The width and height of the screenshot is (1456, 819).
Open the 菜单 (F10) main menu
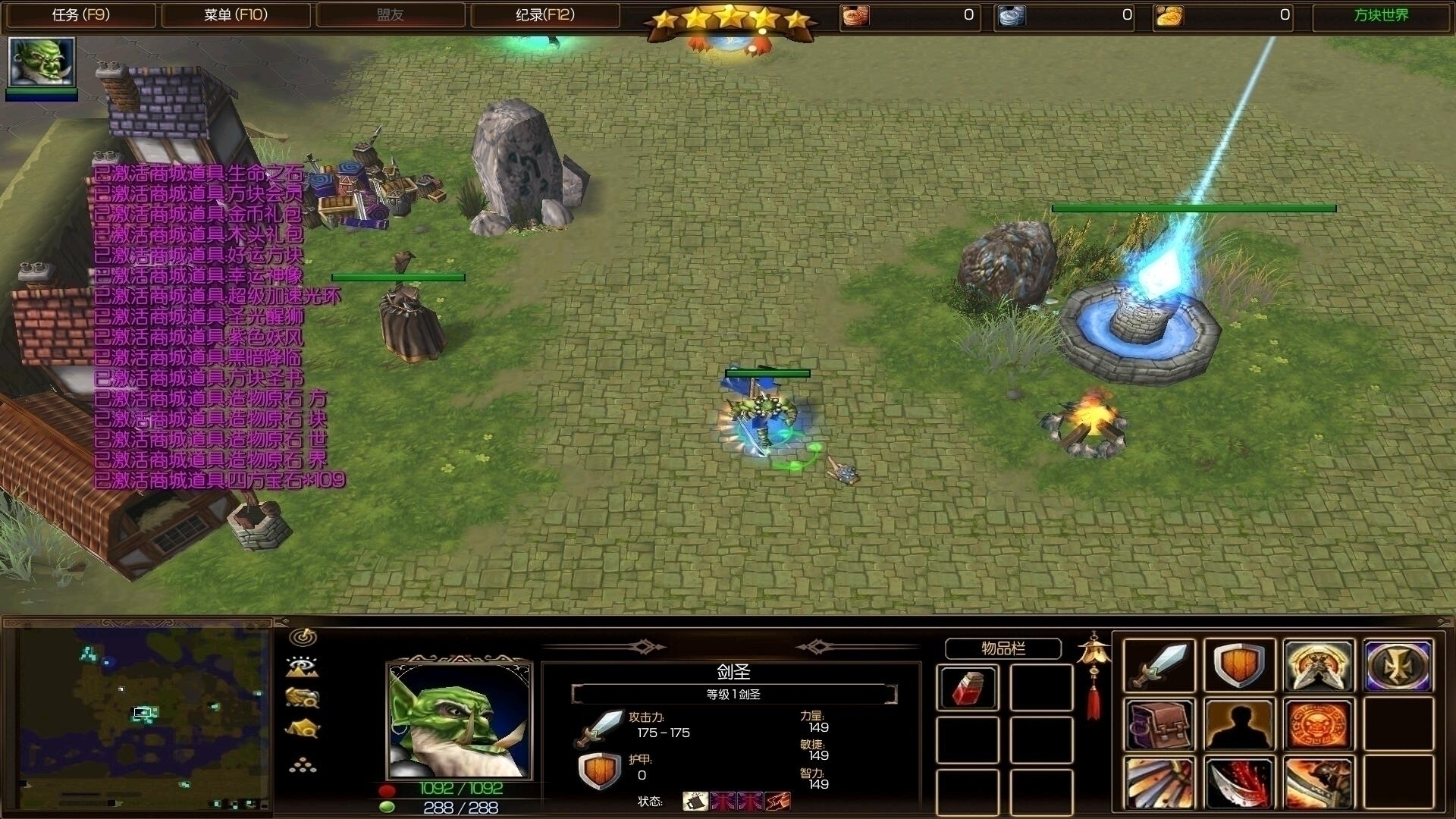point(236,15)
